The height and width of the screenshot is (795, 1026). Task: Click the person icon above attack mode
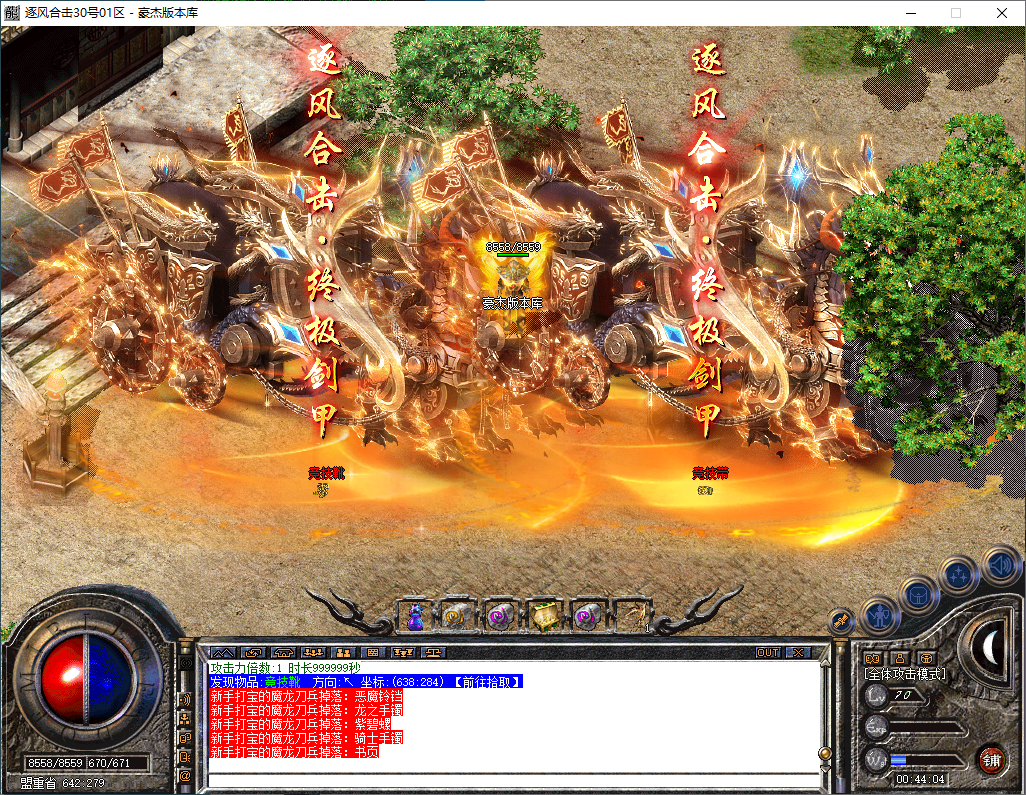[900, 657]
